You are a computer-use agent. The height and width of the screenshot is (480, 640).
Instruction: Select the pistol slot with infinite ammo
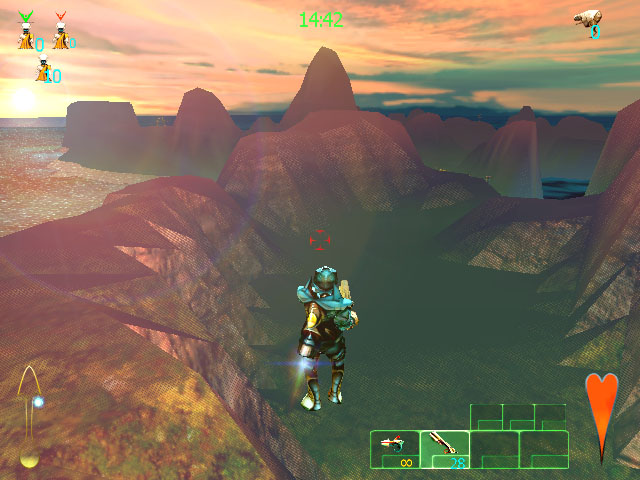point(394,447)
